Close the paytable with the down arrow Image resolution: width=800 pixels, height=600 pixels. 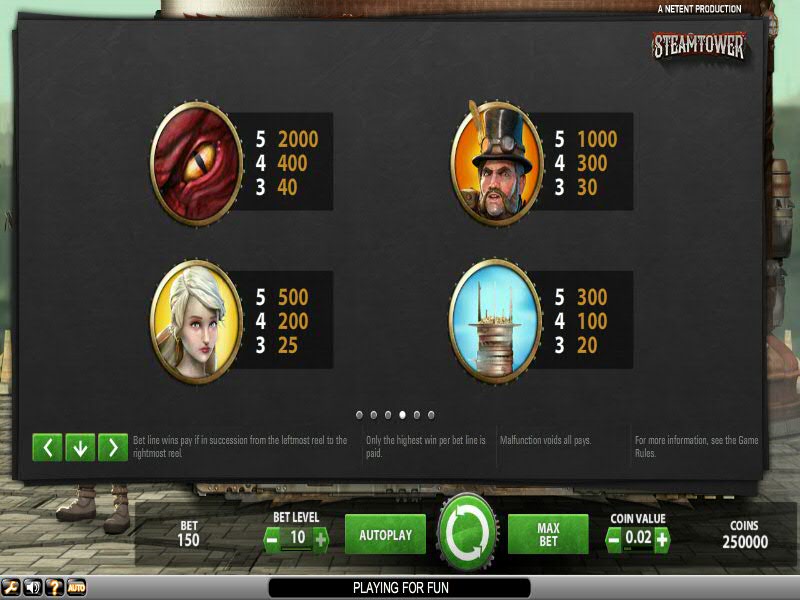pyautogui.click(x=80, y=447)
